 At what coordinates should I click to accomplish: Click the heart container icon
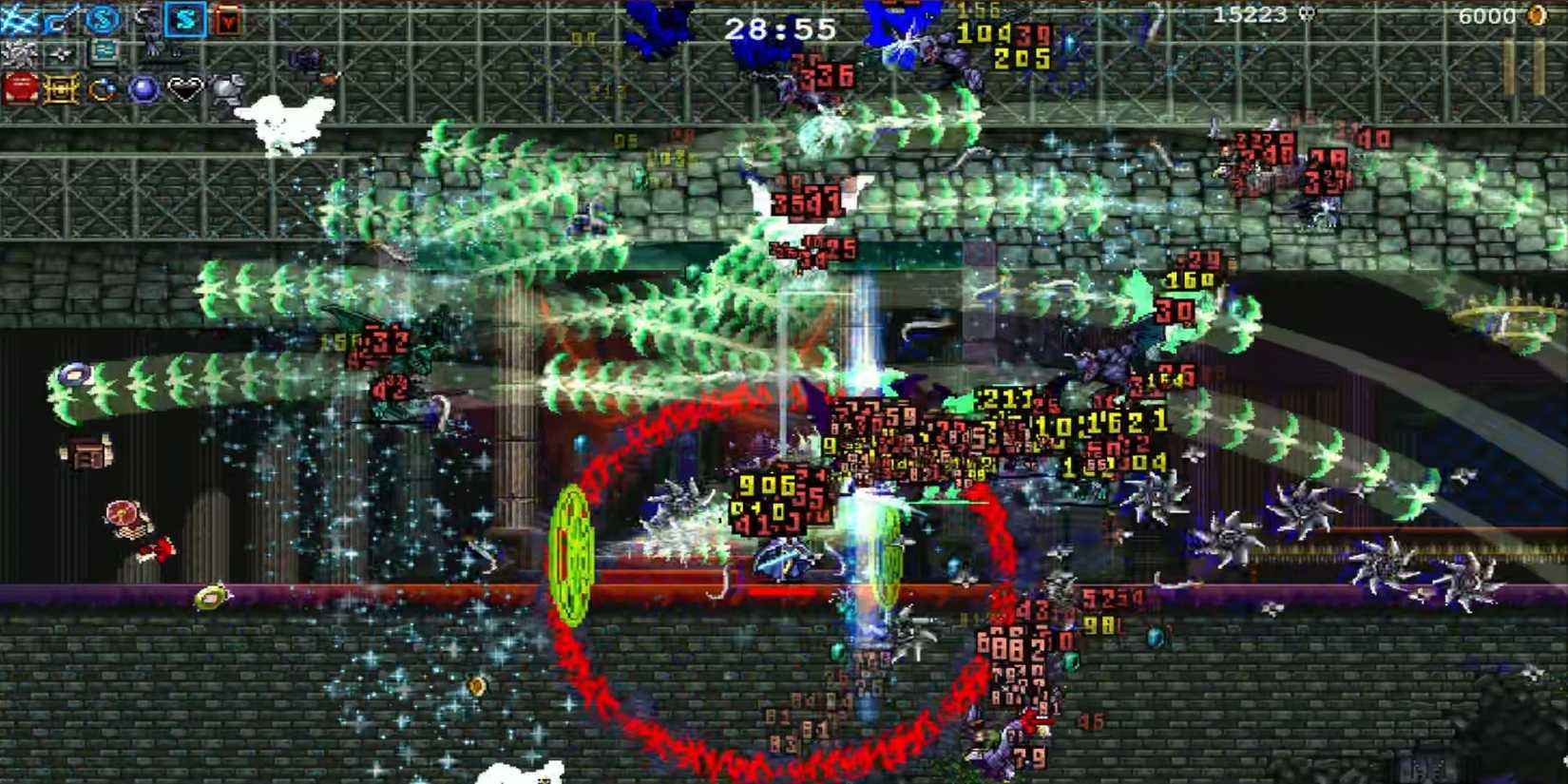tap(185, 89)
